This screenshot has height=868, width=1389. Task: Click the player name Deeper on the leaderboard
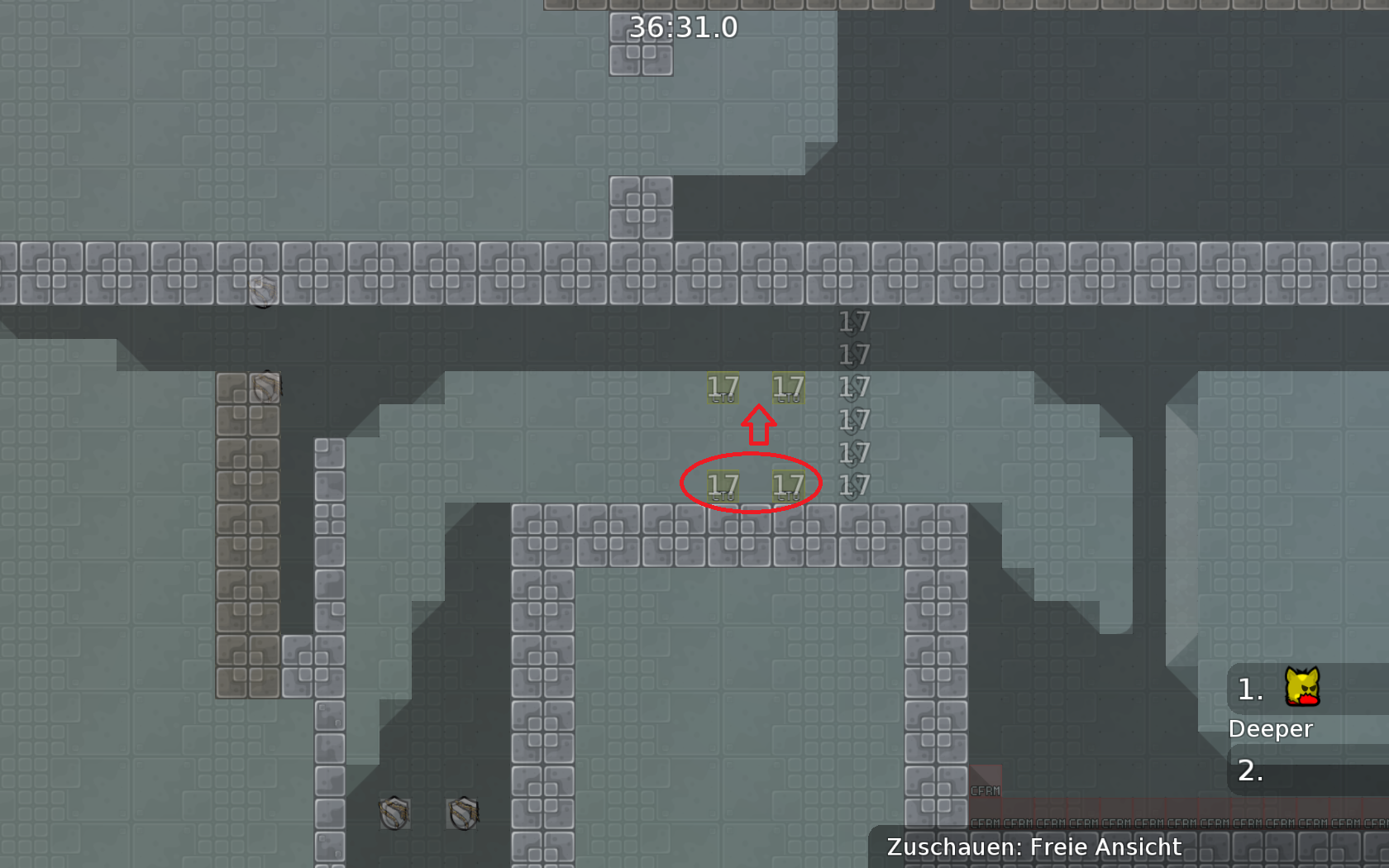(1270, 729)
